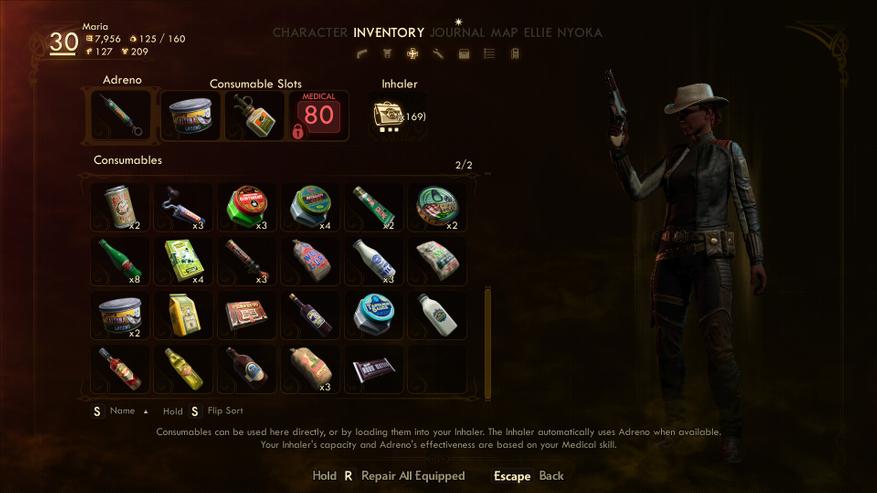877x493 pixels.
Task: Select the Inhaler bag icon
Action: (386, 115)
